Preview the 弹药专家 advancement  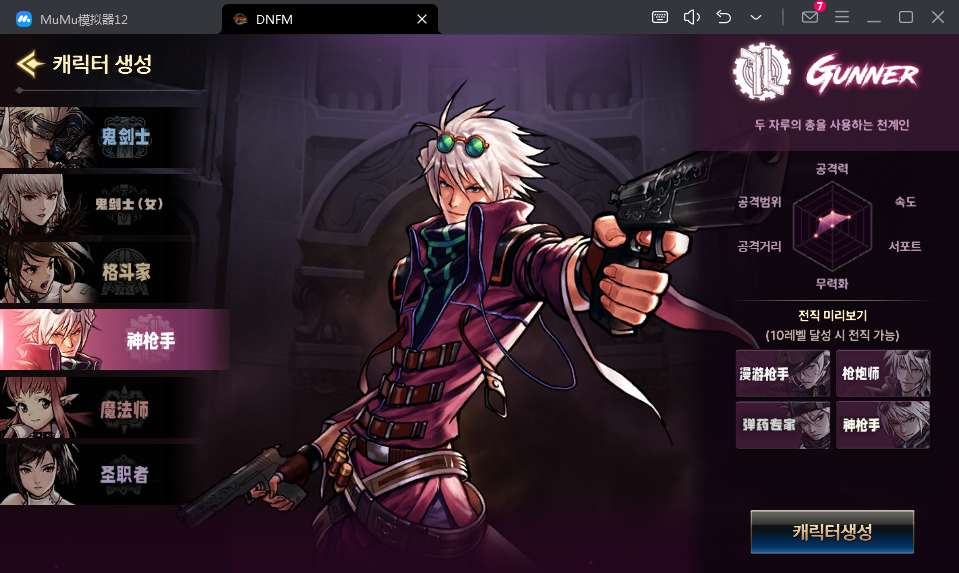click(x=782, y=425)
